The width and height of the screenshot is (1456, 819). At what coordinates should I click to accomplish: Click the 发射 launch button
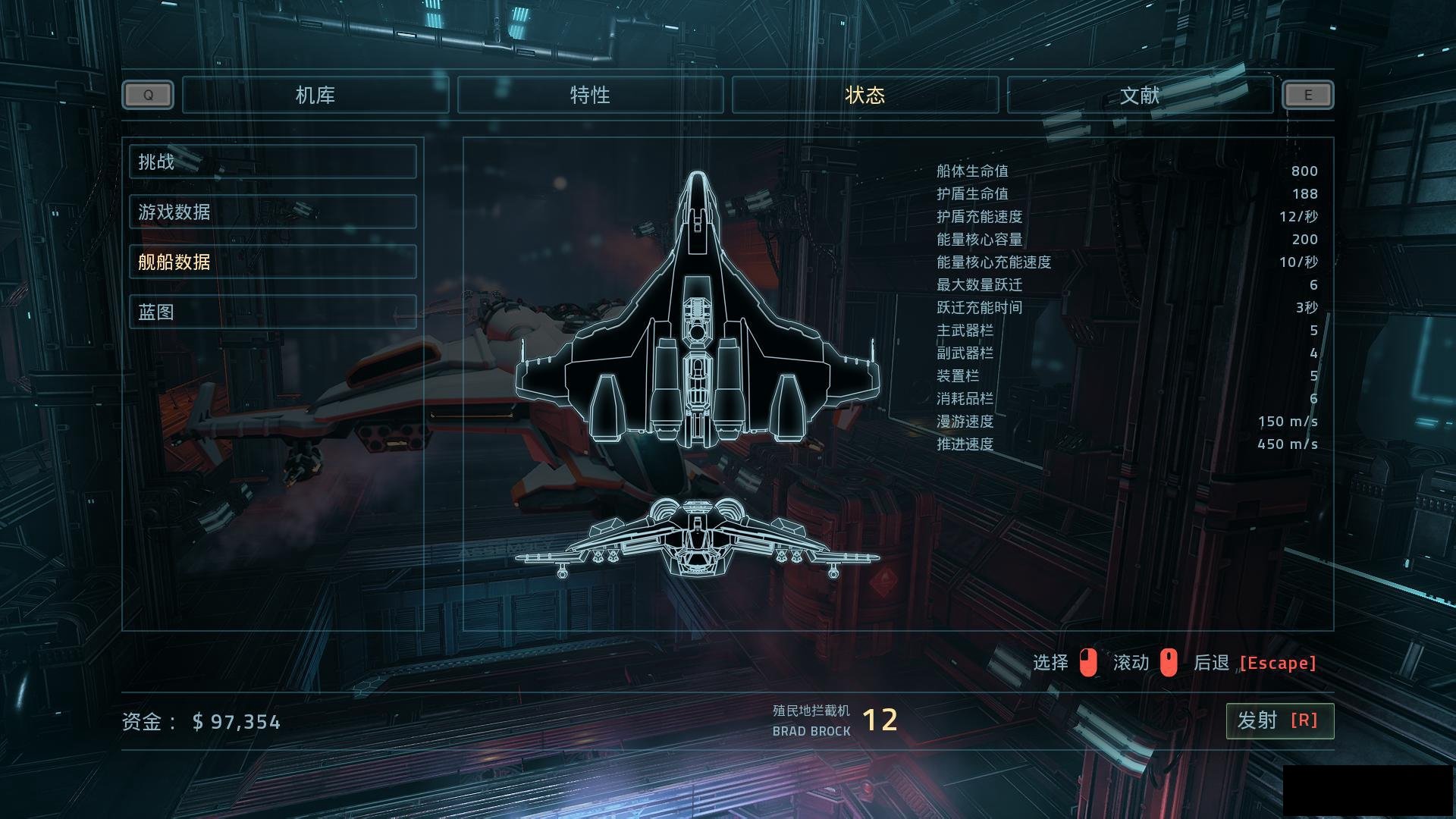(1279, 720)
